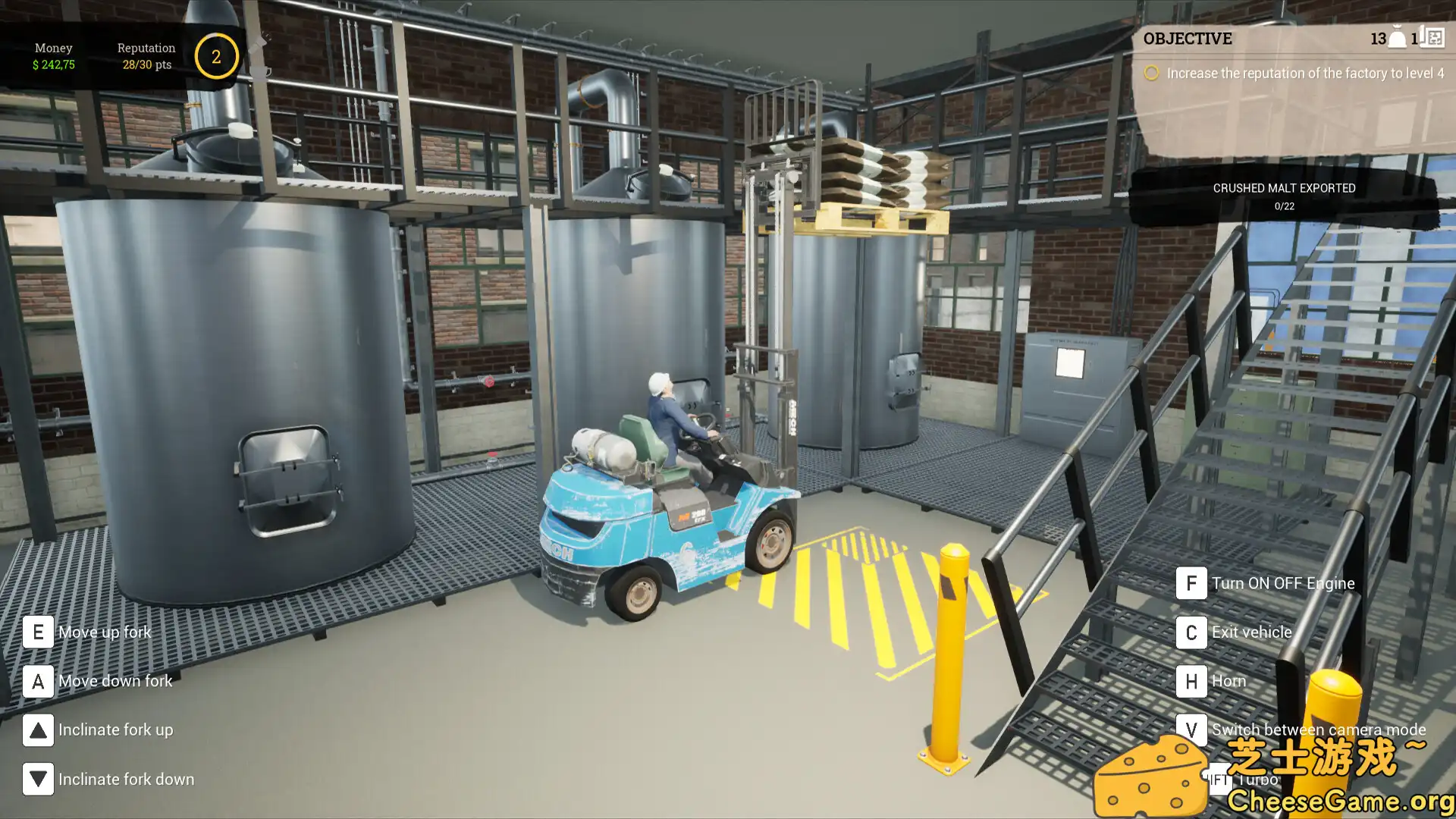The image size is (1456, 819).
Task: Select the A key Move down fork icon
Action: click(37, 681)
